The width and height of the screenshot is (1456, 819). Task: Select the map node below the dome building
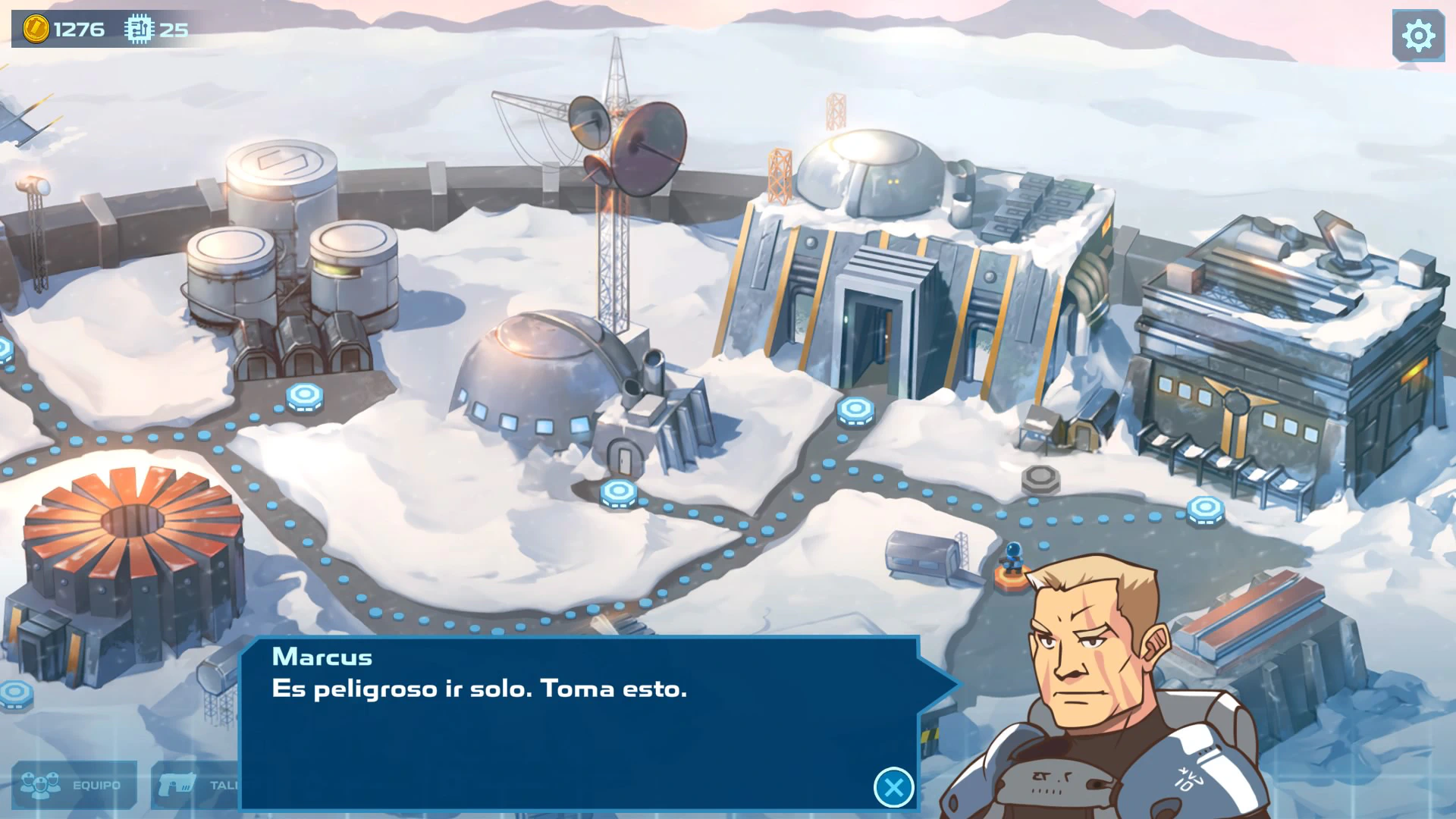tap(619, 493)
